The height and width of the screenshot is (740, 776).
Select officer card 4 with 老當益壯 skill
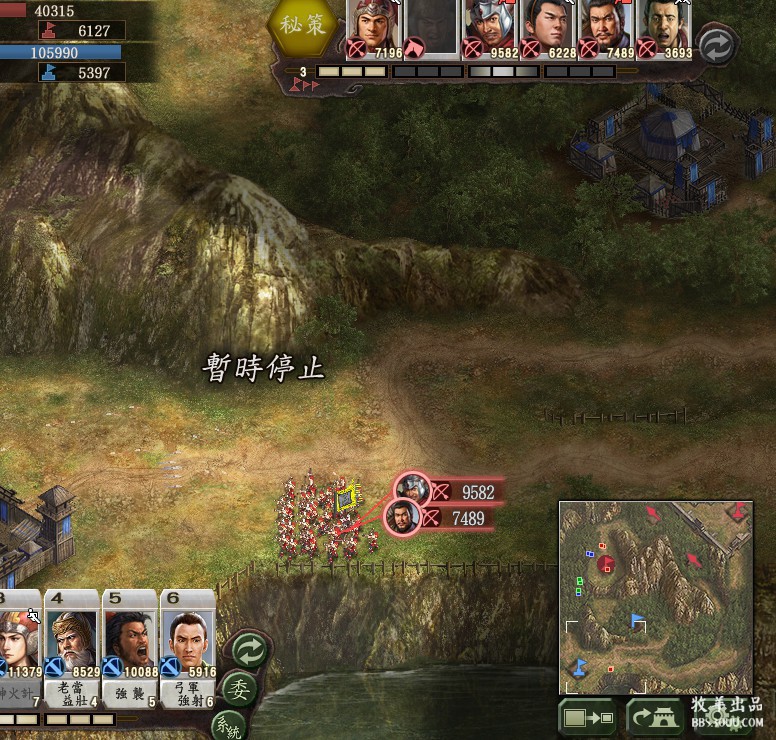click(x=71, y=647)
